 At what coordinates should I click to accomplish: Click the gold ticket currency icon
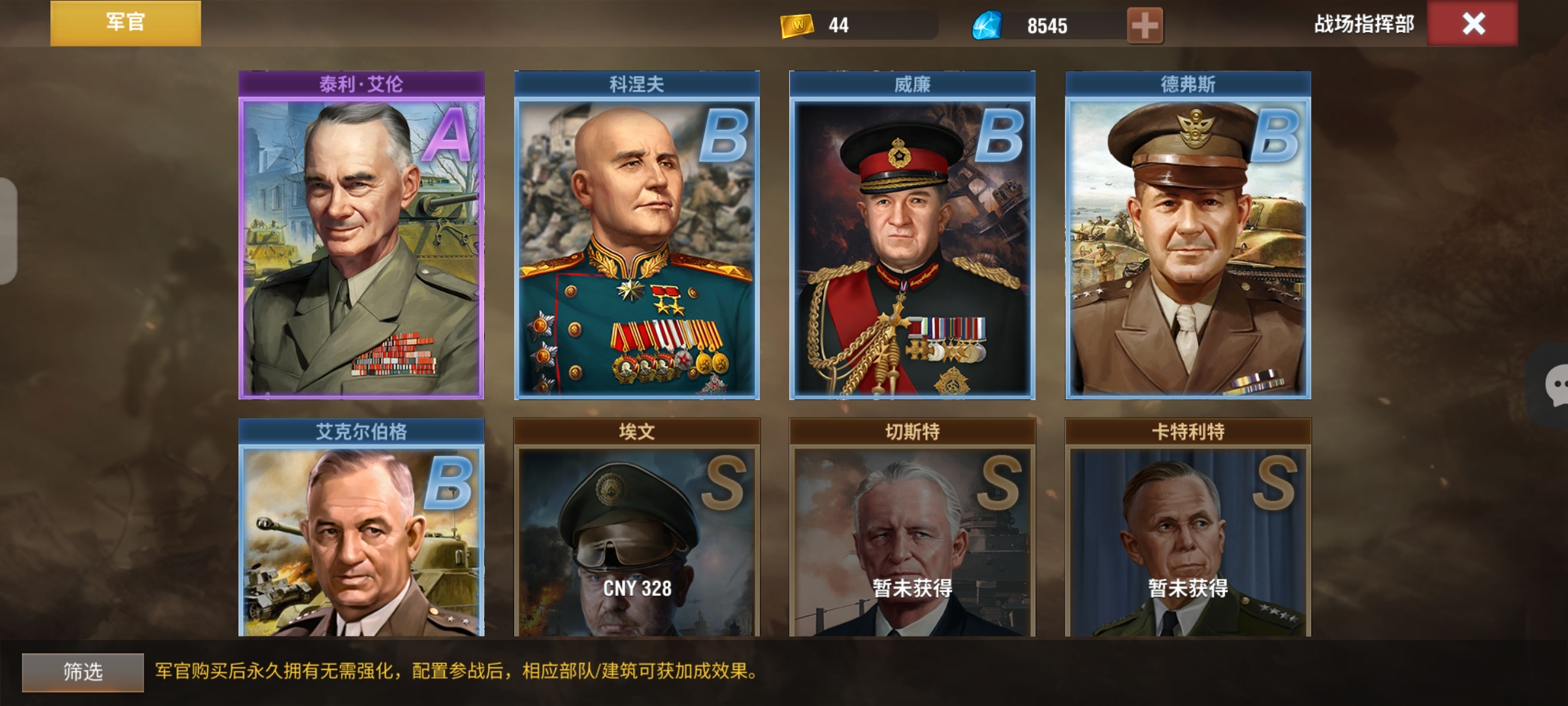point(796,26)
